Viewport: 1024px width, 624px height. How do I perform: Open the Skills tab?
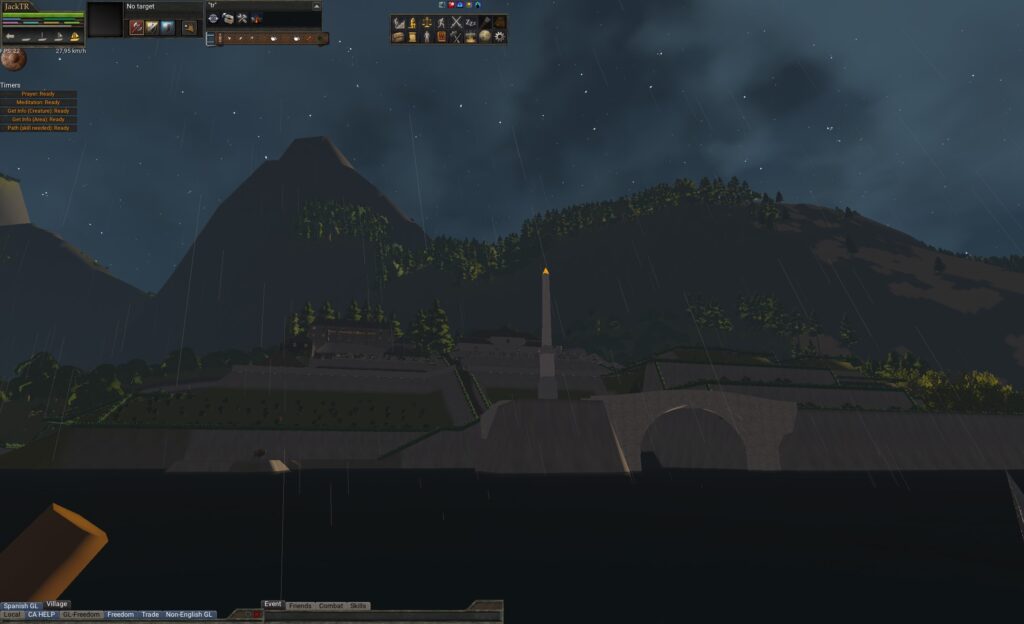click(358, 606)
